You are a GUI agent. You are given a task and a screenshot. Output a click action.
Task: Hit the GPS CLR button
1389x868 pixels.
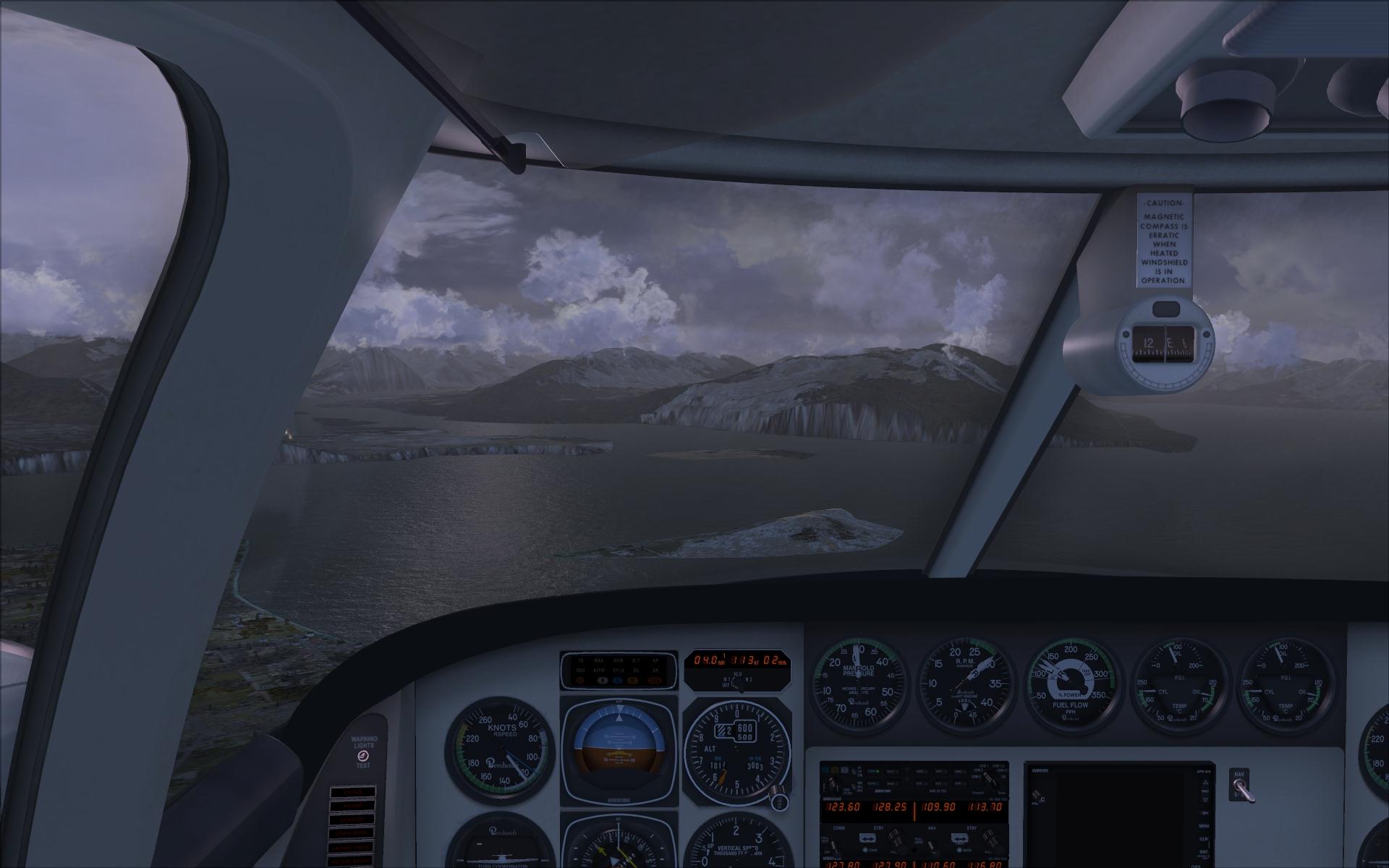point(1204,840)
